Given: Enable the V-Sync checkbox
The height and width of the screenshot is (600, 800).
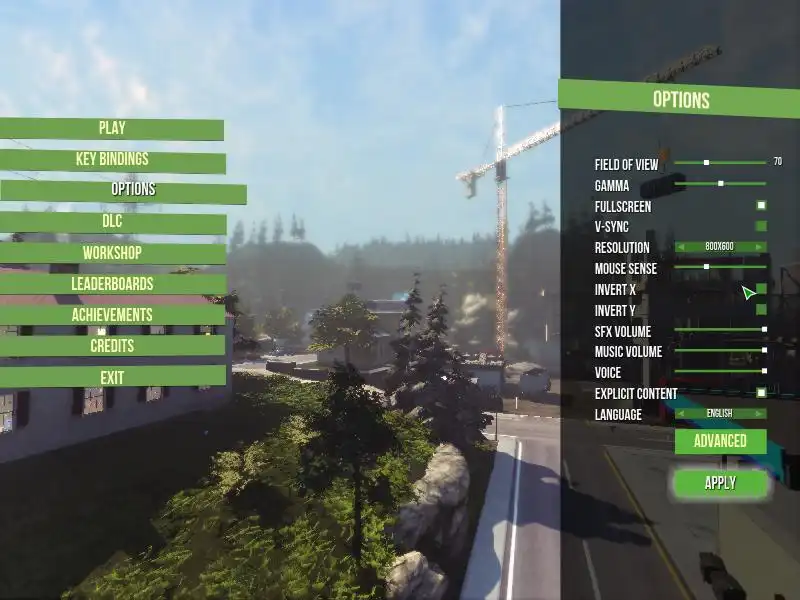Looking at the screenshot, I should [761, 226].
